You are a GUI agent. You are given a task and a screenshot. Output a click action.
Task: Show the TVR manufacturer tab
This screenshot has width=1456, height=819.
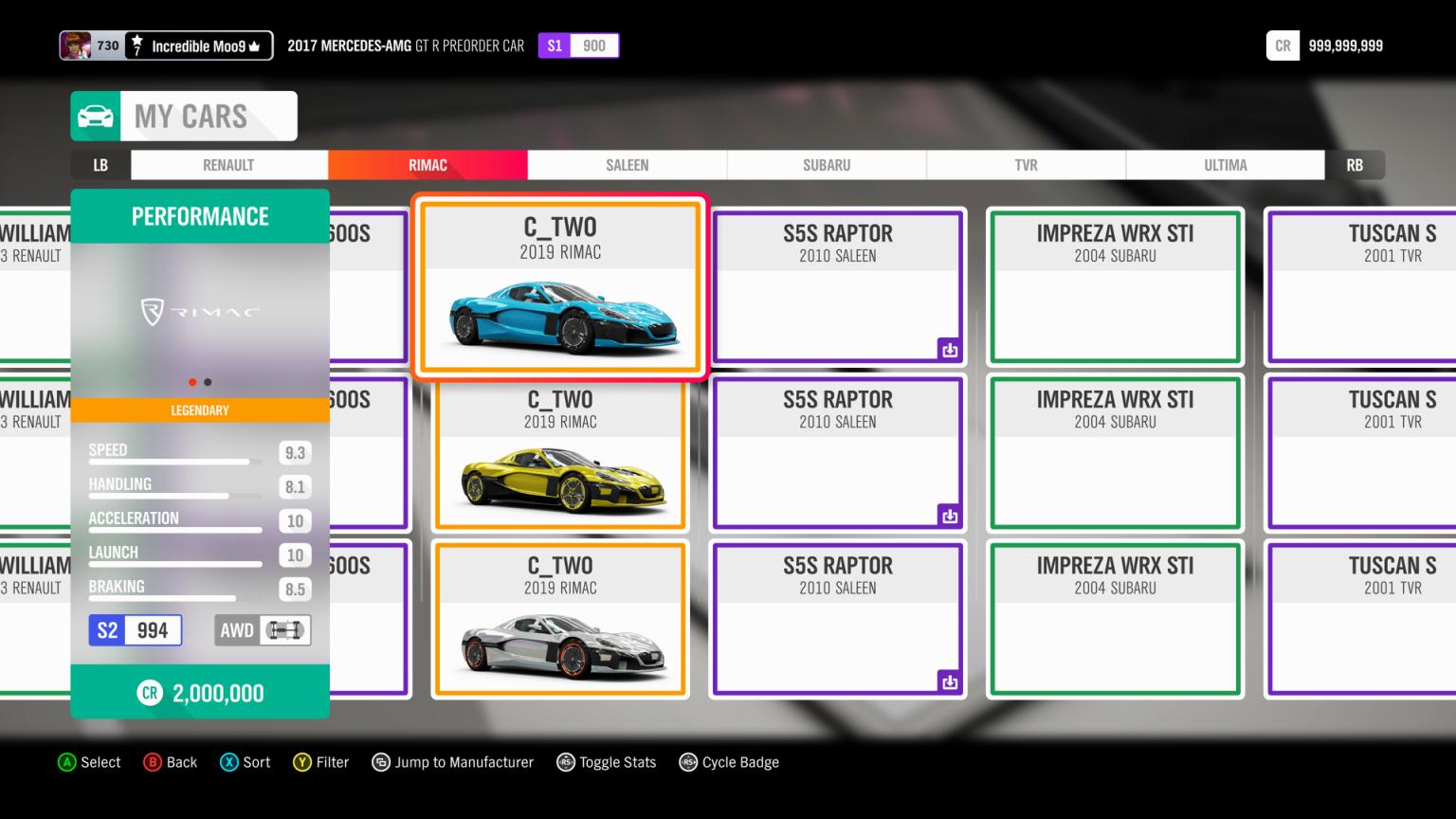[x=1026, y=165]
